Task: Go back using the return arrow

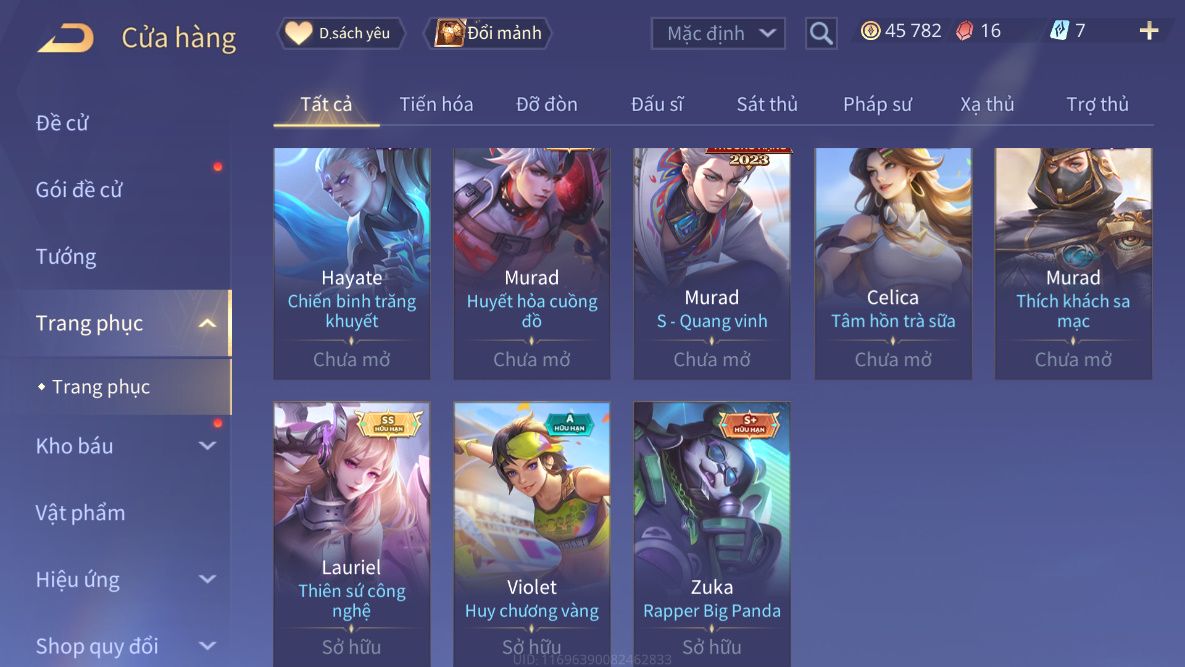Action: [x=66, y=38]
